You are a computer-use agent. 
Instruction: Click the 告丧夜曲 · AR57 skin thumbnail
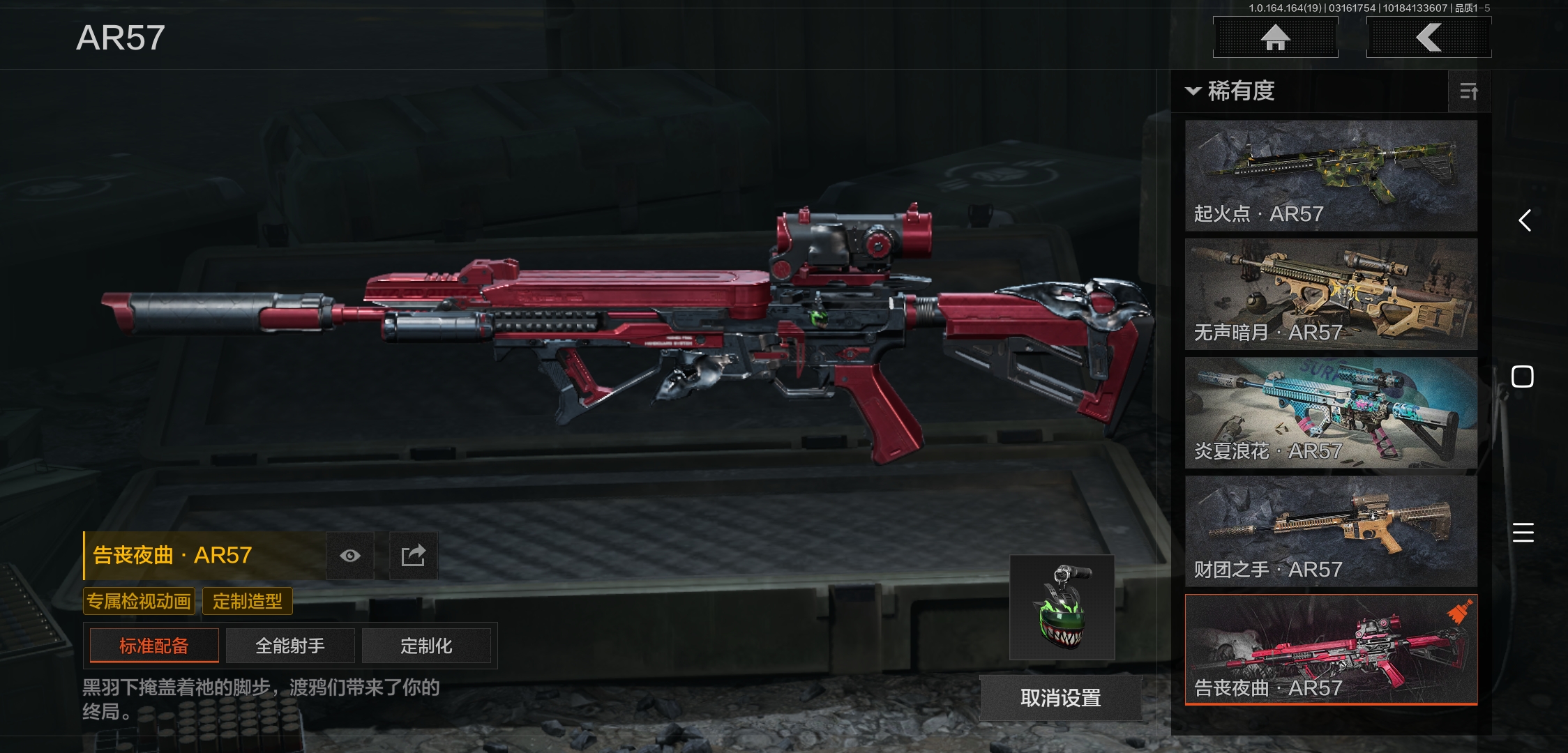(x=1331, y=649)
